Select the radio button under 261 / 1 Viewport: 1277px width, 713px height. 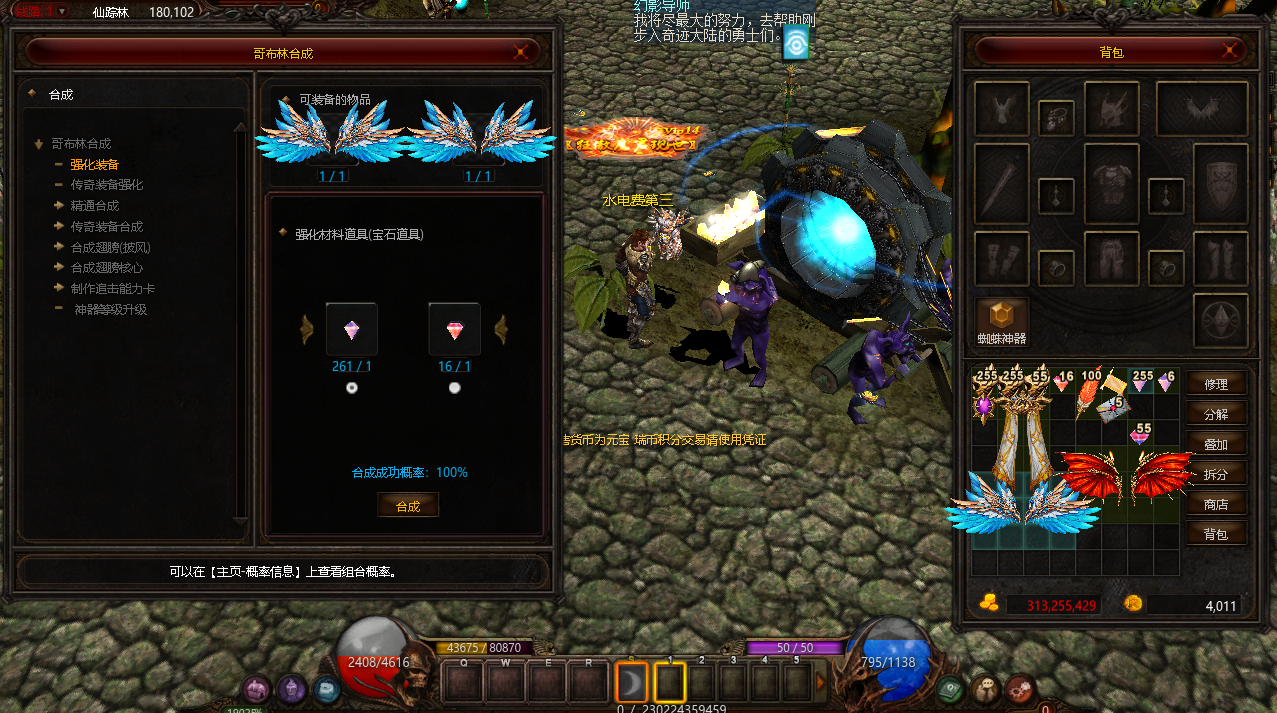click(352, 388)
